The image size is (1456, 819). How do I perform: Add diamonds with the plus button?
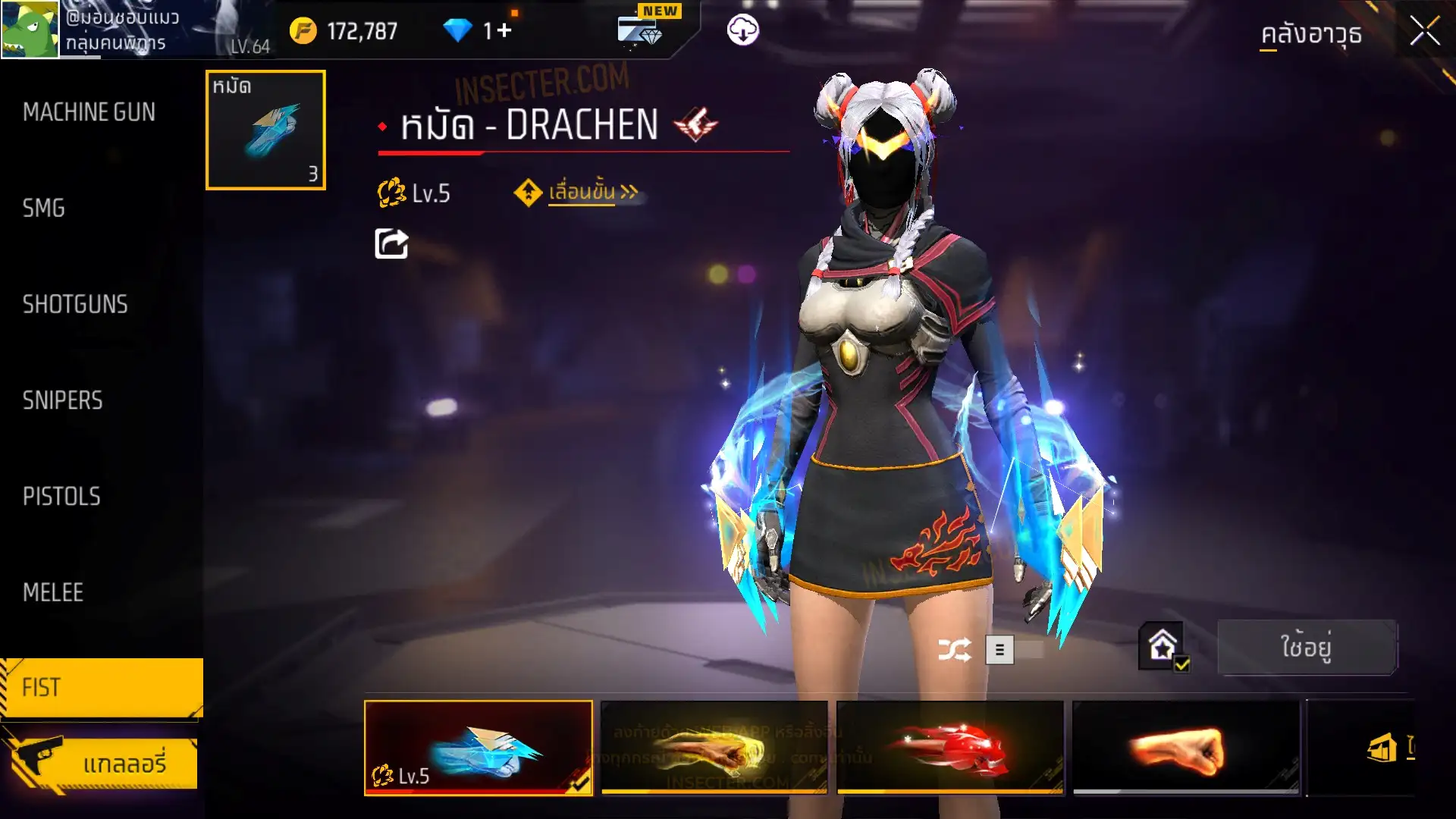tap(504, 31)
